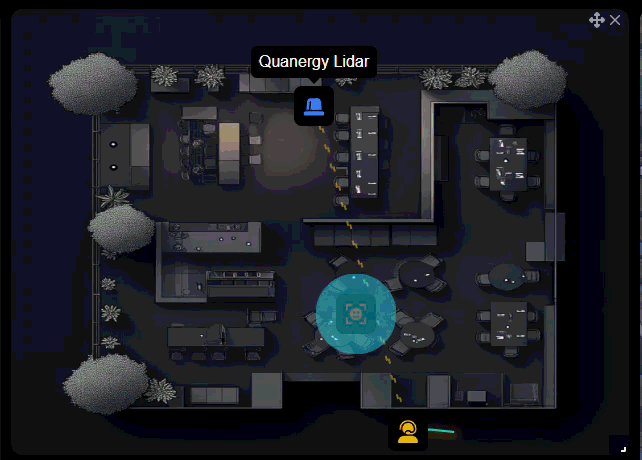642x460 pixels.
Task: Select the blue Quanergy Lidar siren marker
Action: (313, 106)
